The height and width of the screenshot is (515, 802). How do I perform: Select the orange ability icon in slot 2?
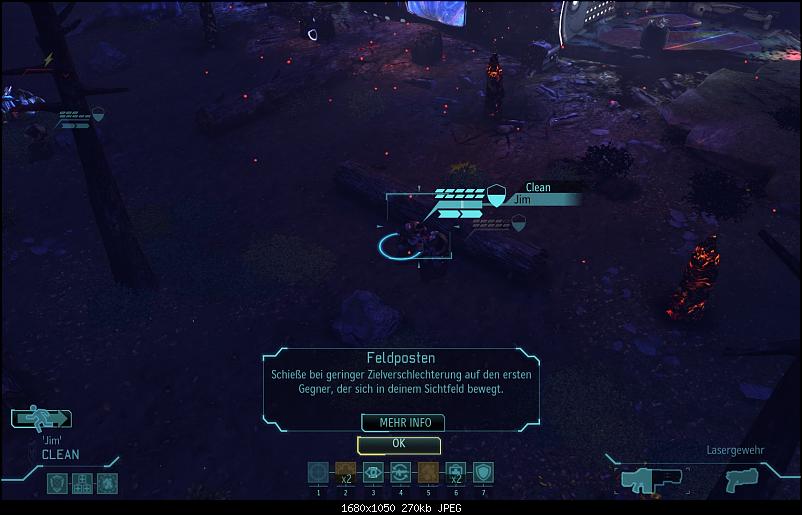point(346,472)
